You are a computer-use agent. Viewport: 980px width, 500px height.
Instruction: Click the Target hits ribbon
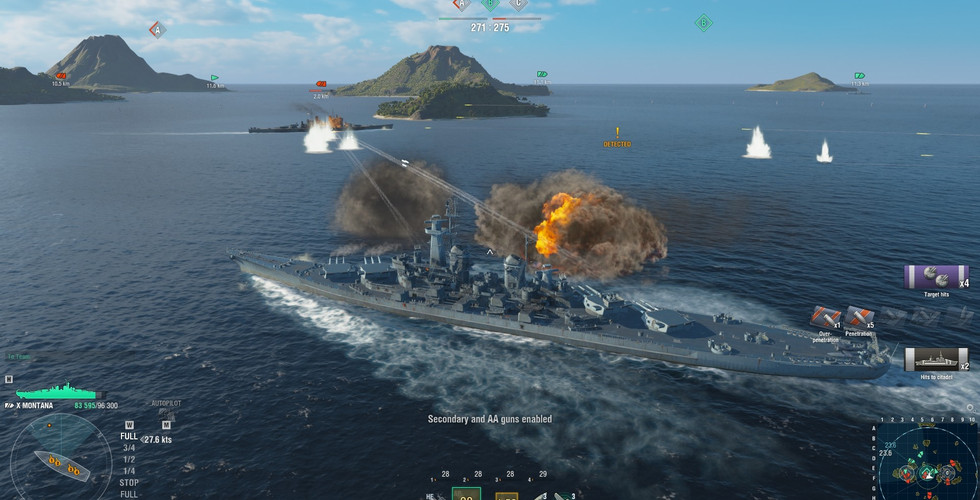pos(936,278)
